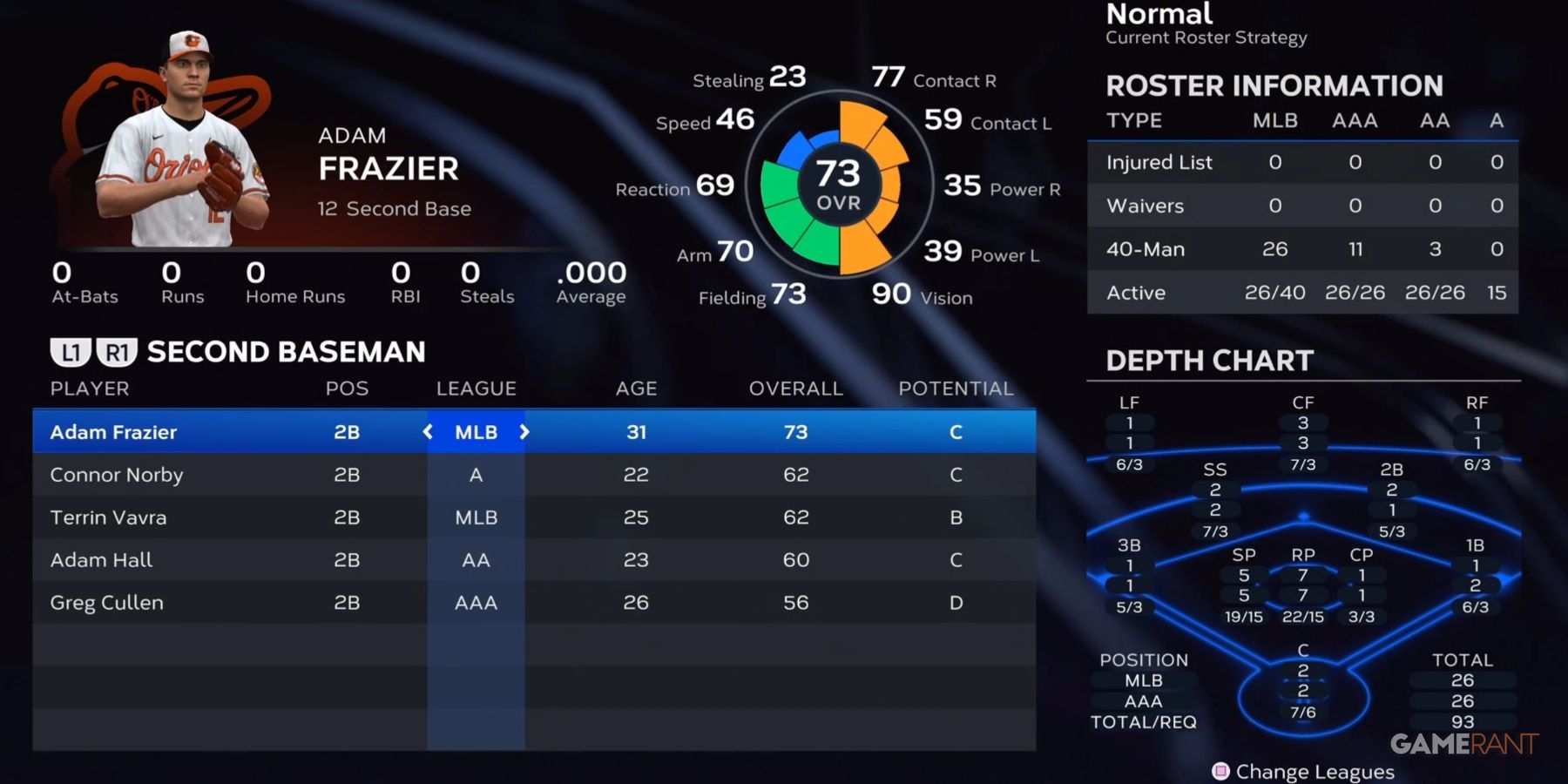The image size is (1568, 784).
Task: Open the MLB league selector on Frazier's row
Action: click(x=476, y=431)
